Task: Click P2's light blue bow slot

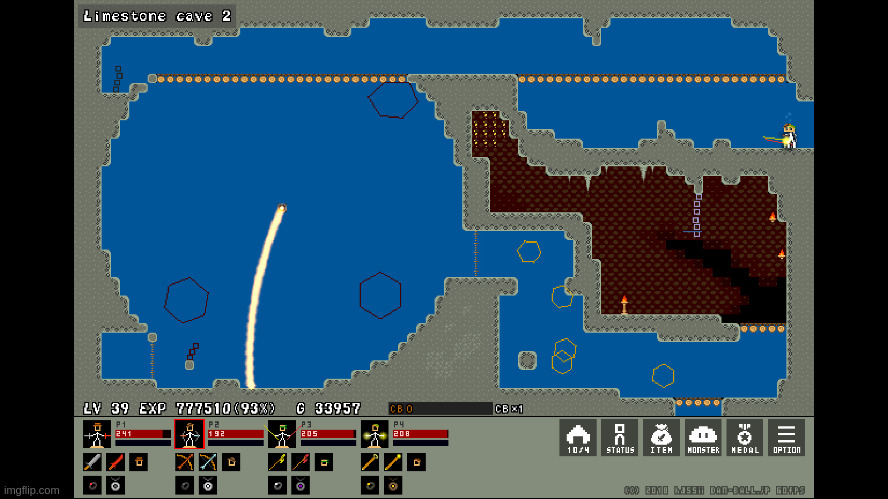Action: (208, 462)
